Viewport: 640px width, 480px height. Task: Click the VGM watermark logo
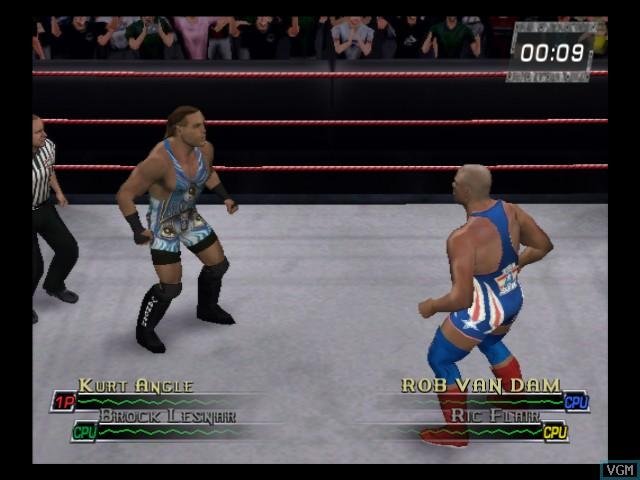pyautogui.click(x=619, y=469)
